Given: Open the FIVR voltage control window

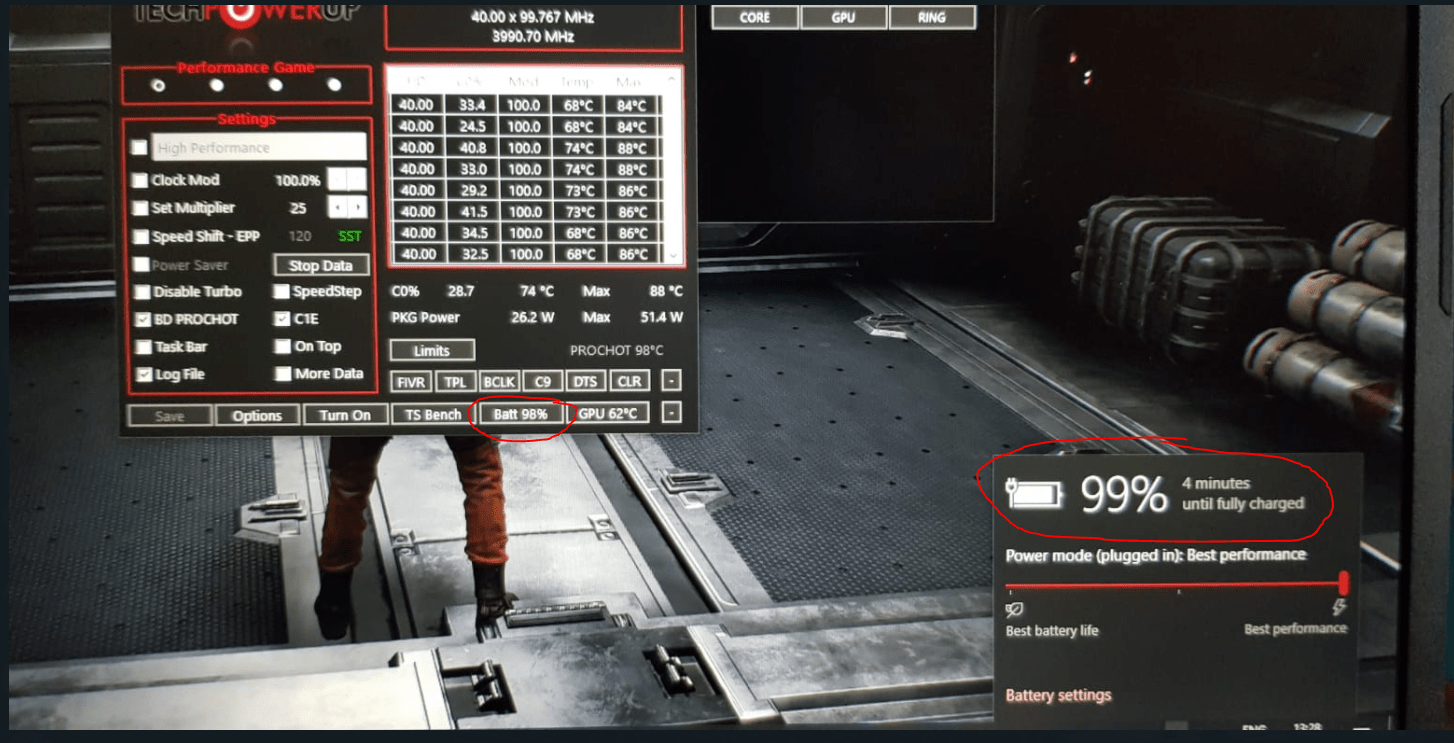Looking at the screenshot, I should (410, 380).
